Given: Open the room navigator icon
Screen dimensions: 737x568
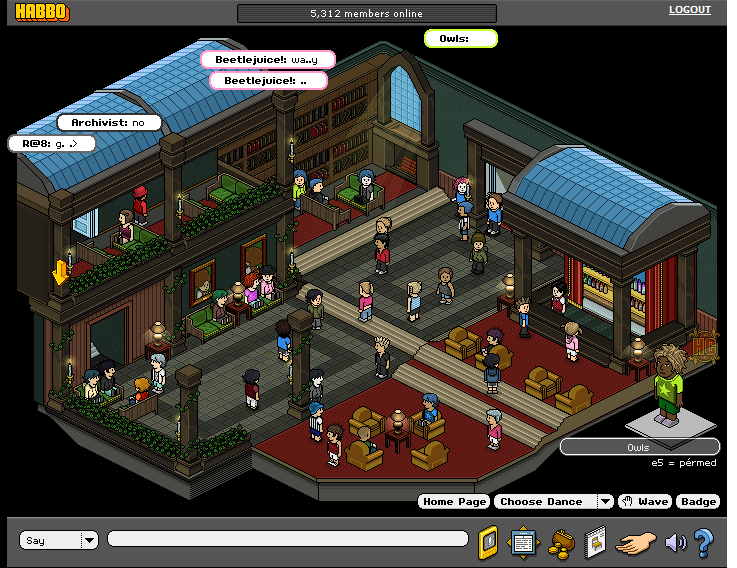Looking at the screenshot, I should [x=523, y=541].
